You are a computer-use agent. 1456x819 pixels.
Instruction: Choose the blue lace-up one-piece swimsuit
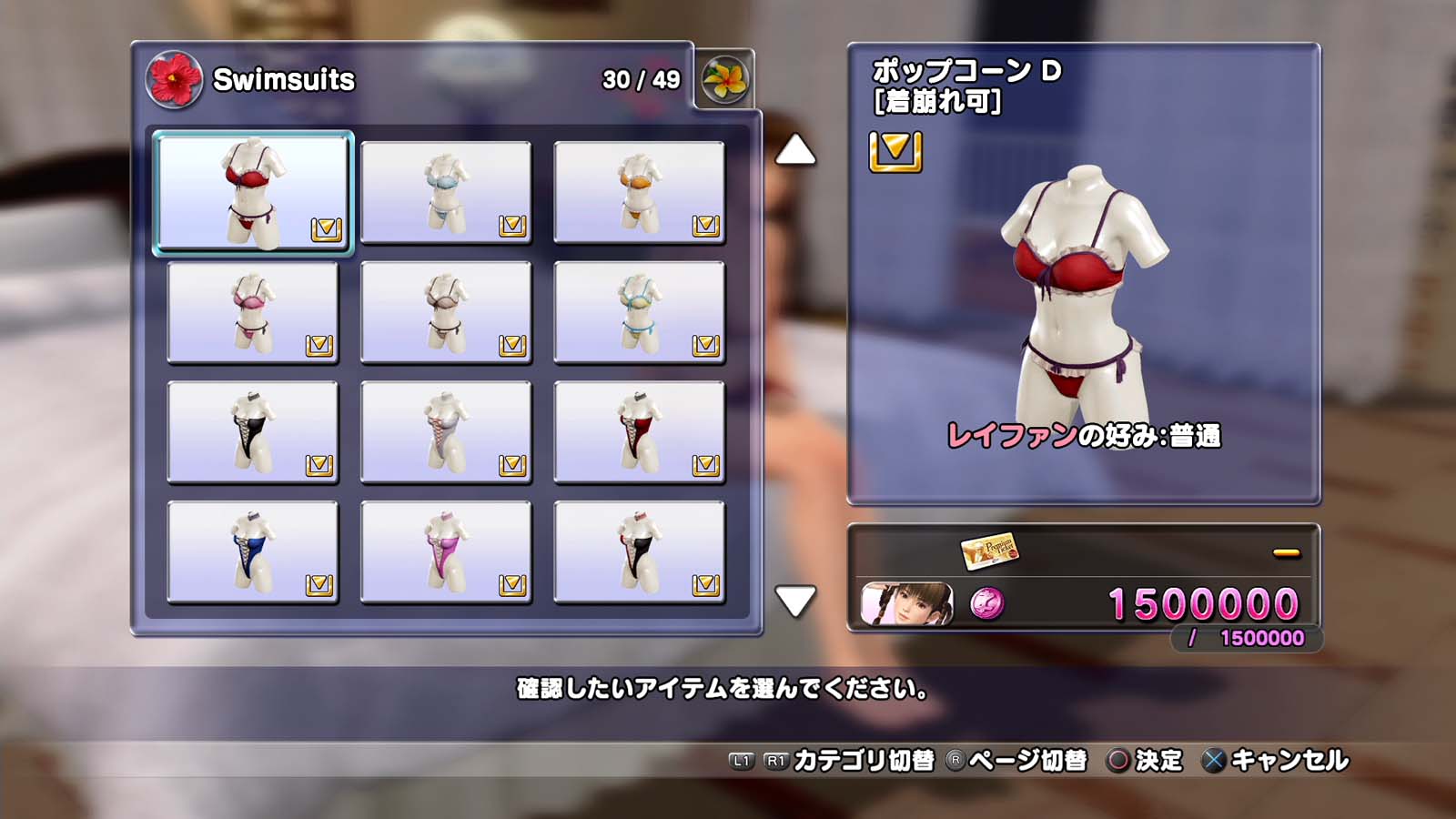point(253,552)
